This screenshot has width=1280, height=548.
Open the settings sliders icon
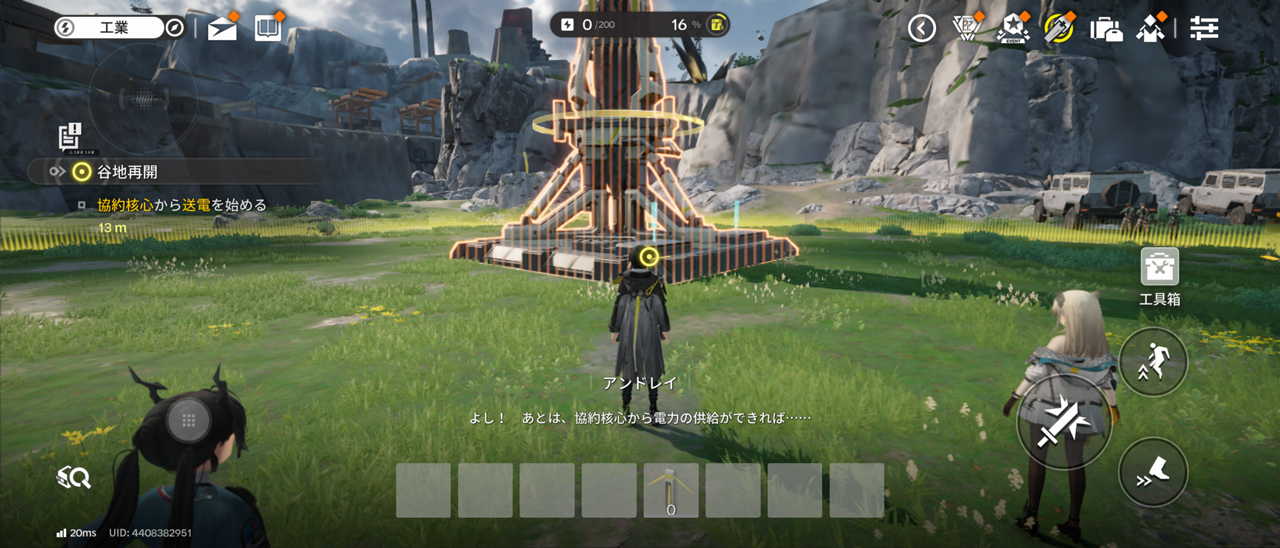coord(1204,28)
